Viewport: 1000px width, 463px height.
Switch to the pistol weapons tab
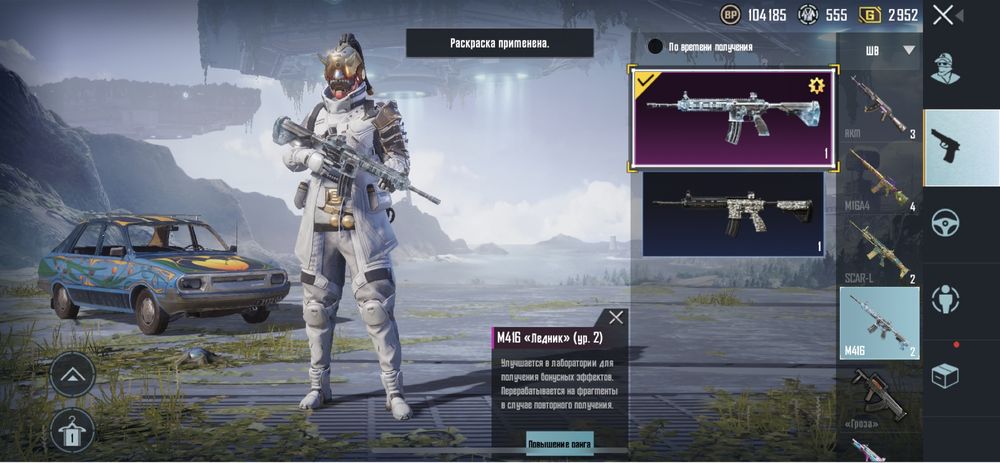coord(945,147)
